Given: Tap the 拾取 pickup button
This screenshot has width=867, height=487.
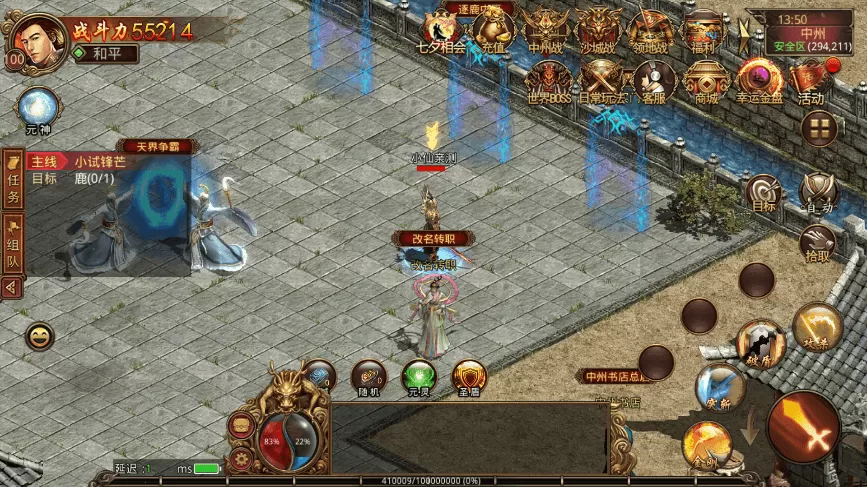Looking at the screenshot, I should click(x=817, y=243).
